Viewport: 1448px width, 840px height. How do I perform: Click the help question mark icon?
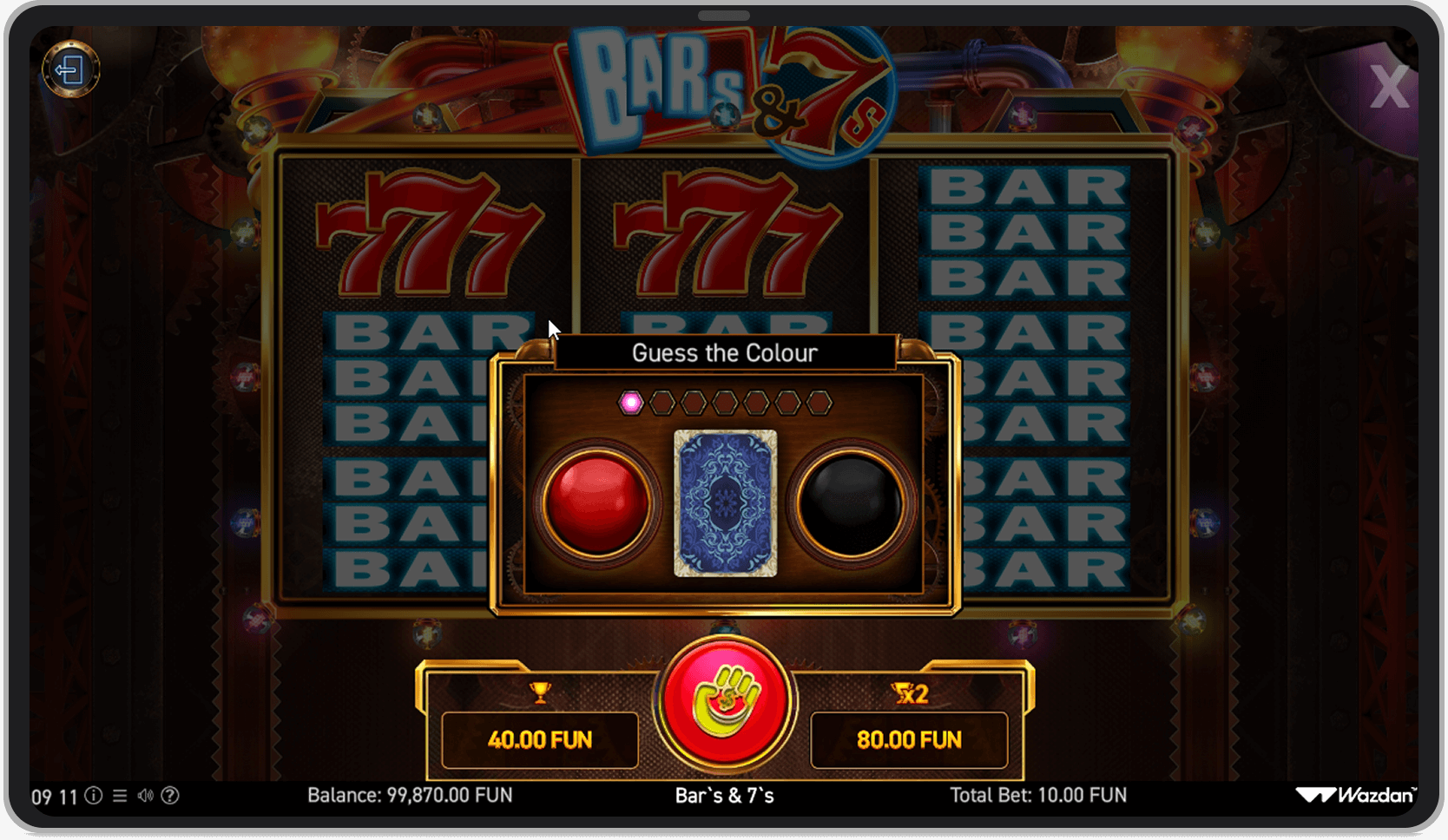click(x=171, y=796)
